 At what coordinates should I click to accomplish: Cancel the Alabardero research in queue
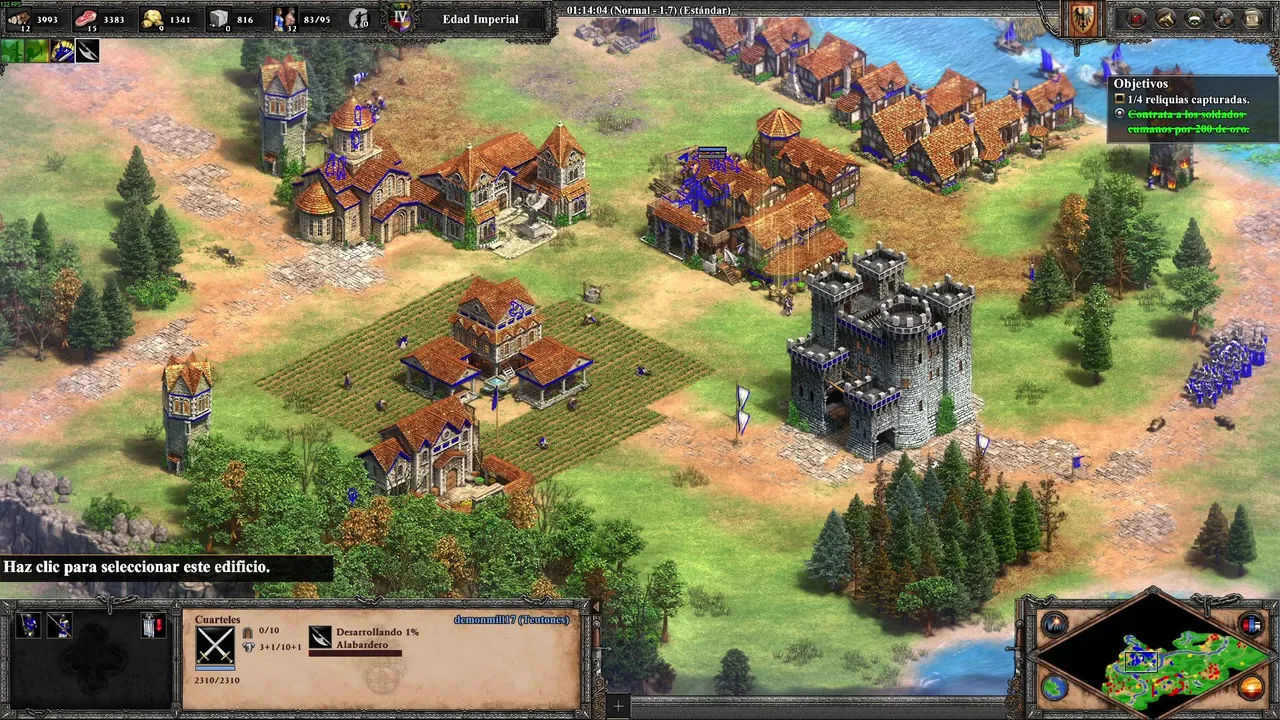click(320, 637)
